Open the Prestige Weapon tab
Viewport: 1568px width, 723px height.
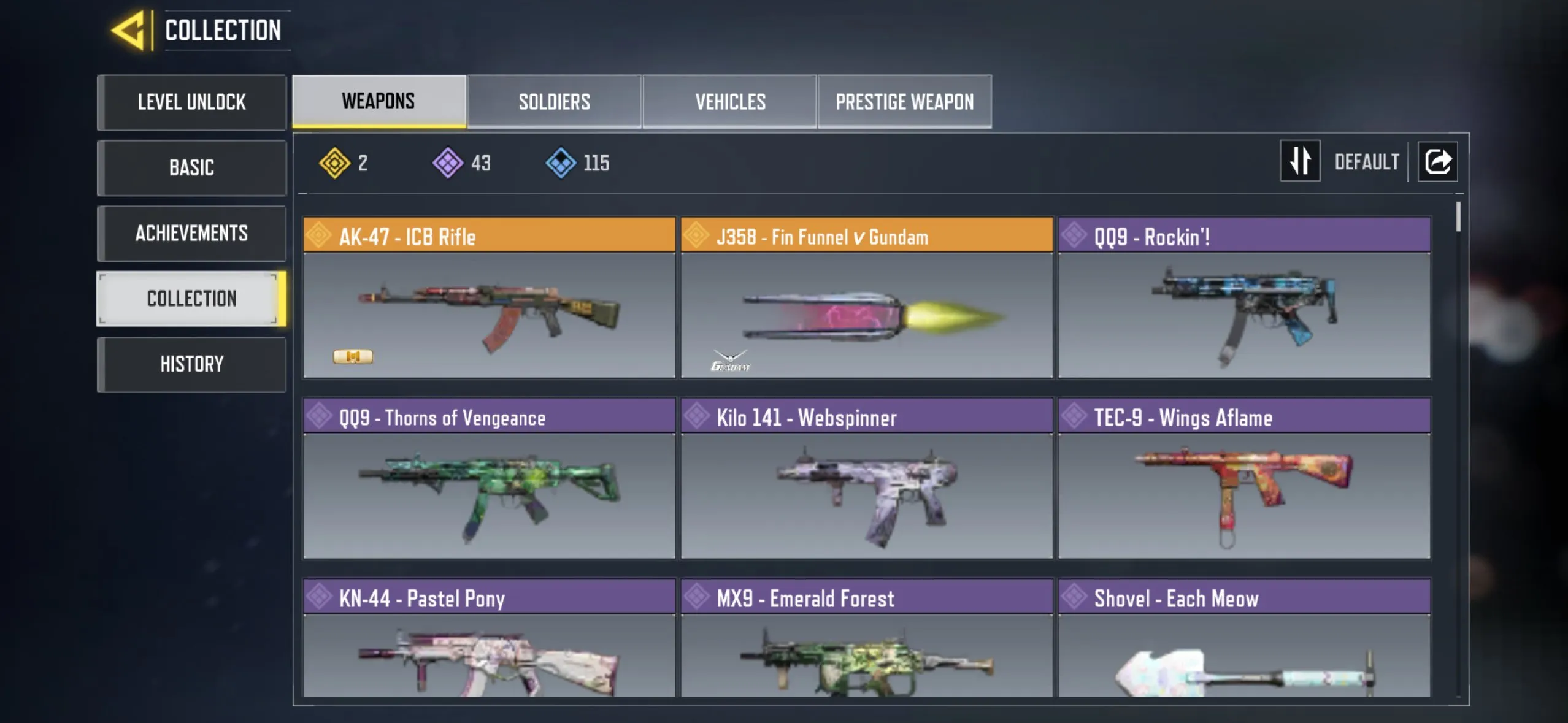point(904,101)
